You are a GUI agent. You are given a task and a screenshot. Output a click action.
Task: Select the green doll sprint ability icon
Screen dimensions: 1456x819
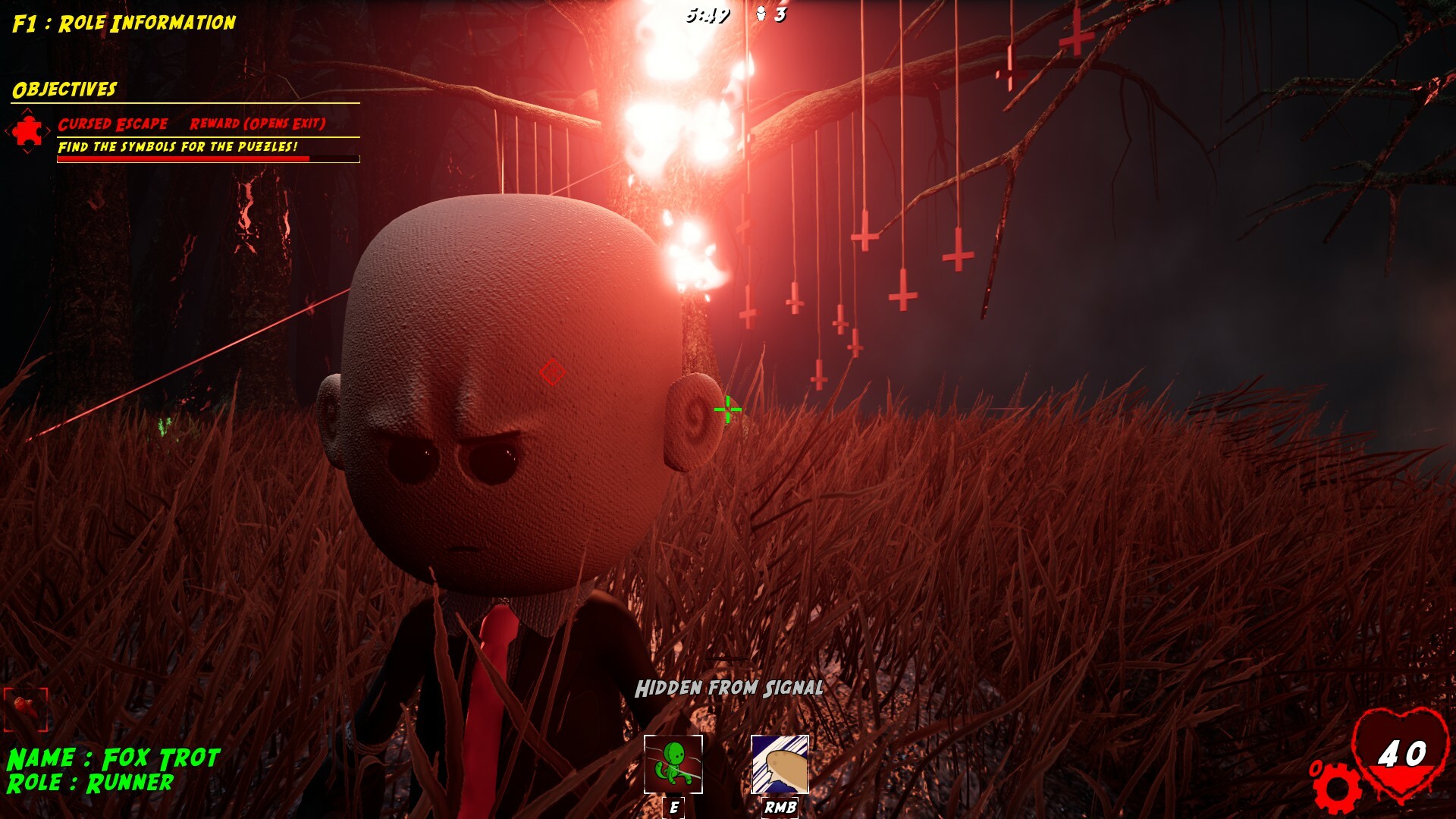[672, 762]
